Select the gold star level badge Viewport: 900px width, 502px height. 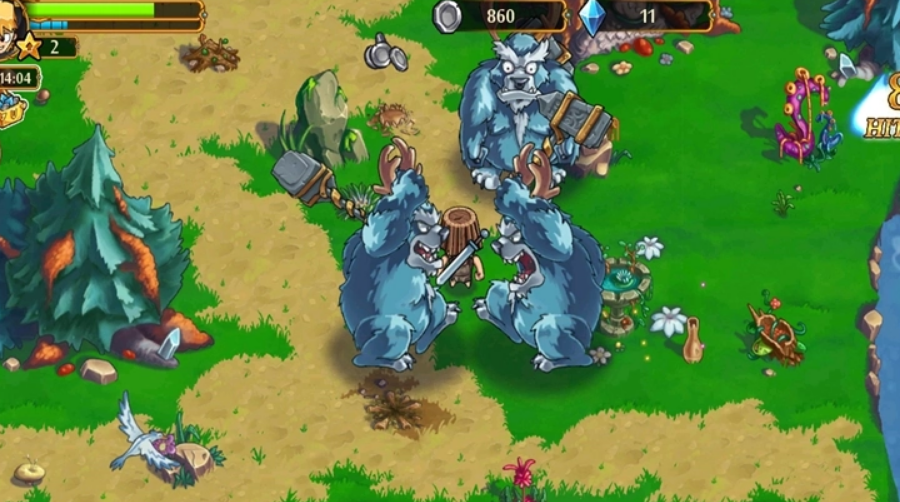(x=29, y=46)
